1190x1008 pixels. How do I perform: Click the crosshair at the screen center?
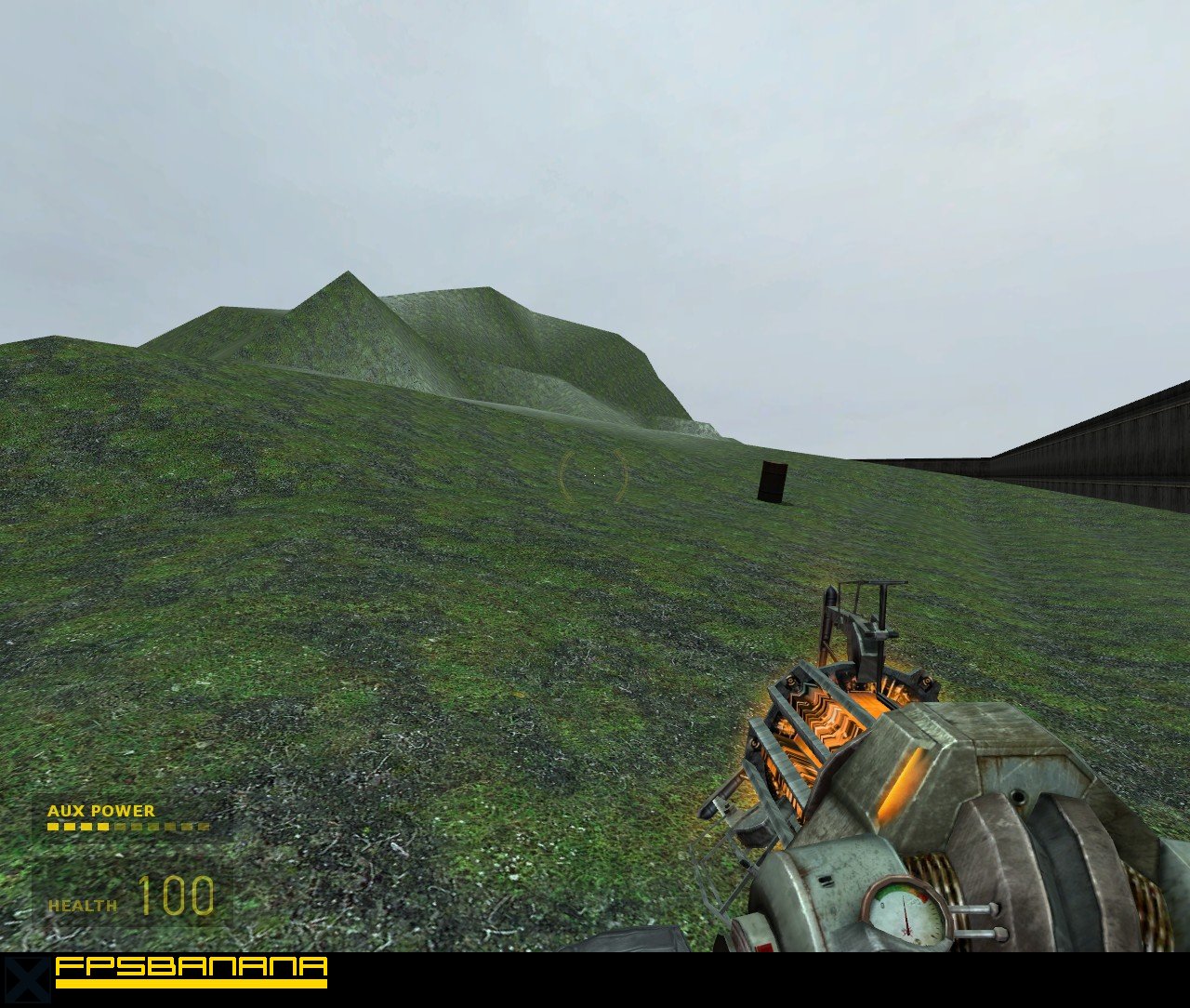point(595,476)
